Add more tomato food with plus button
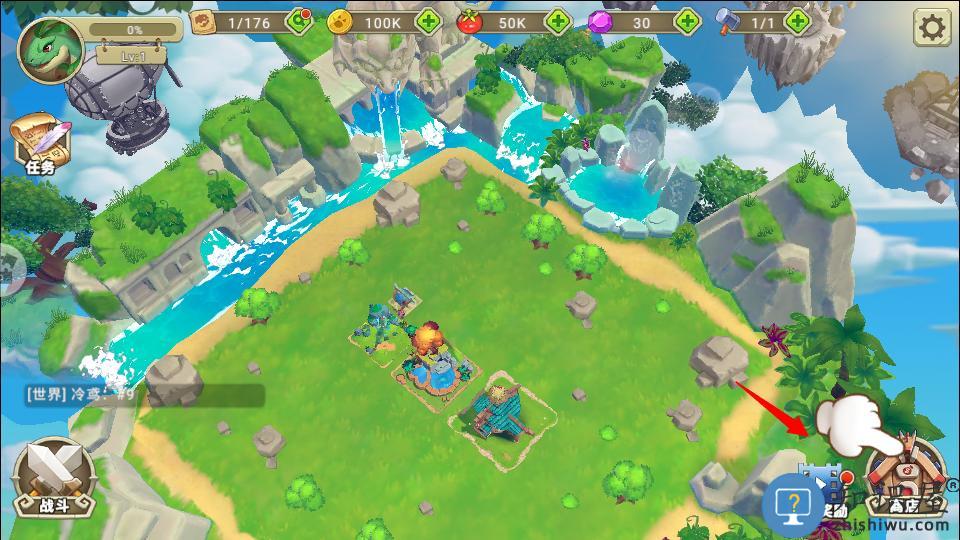Viewport: 960px width, 540px height. pyautogui.click(x=557, y=21)
